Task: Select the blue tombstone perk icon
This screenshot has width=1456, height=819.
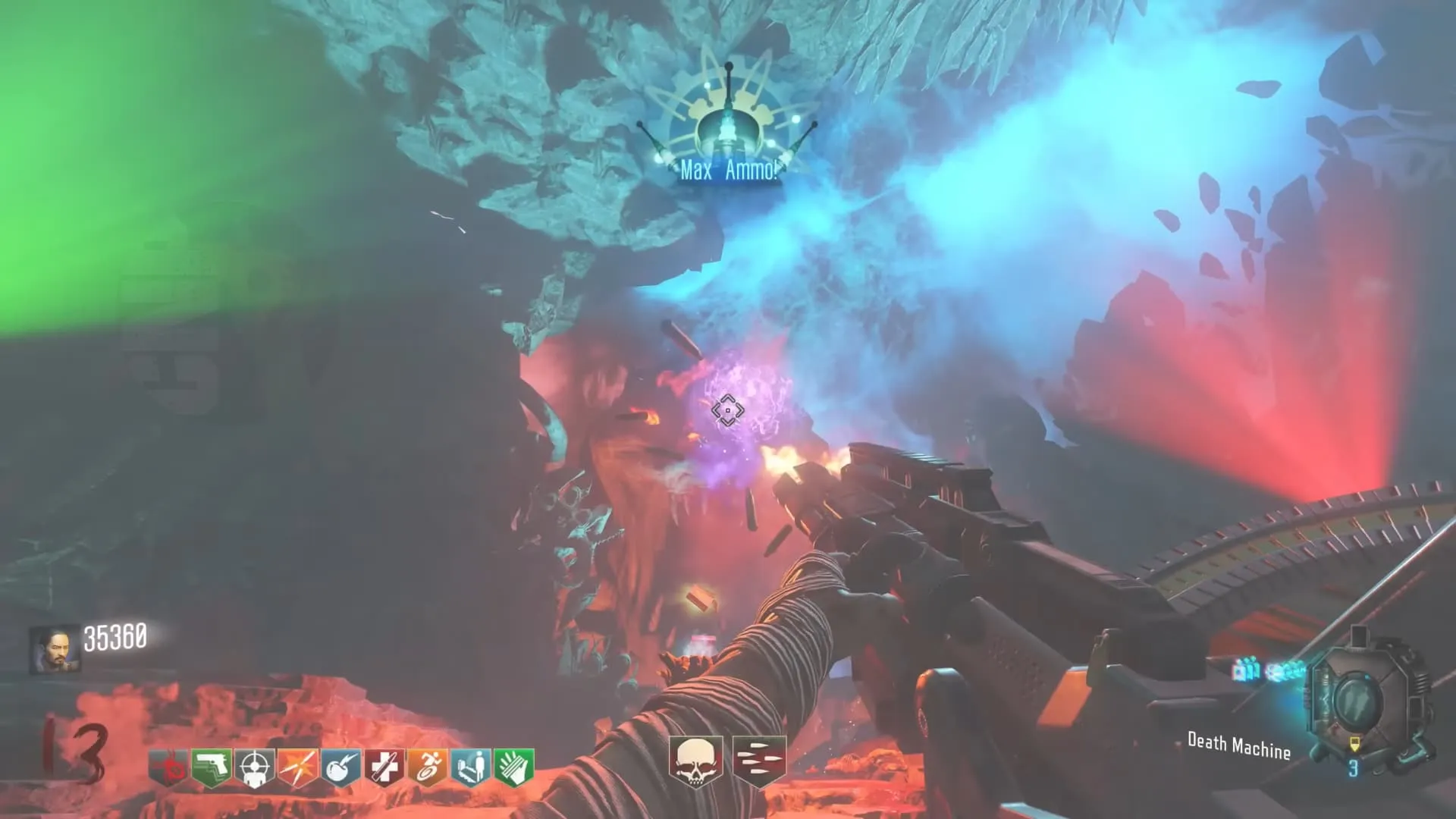Action: point(471,767)
